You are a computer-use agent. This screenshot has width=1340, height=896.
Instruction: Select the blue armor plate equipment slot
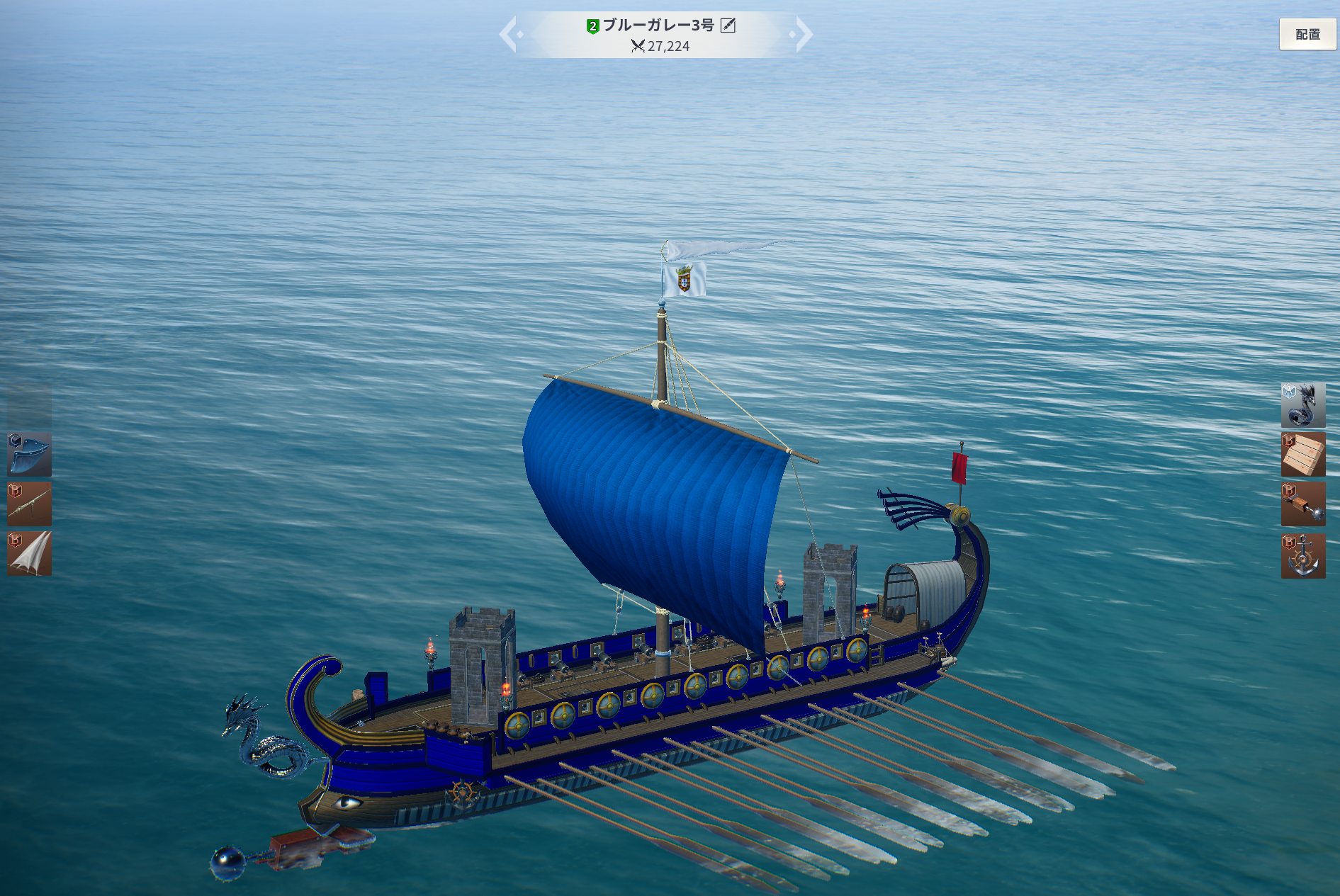coord(30,455)
